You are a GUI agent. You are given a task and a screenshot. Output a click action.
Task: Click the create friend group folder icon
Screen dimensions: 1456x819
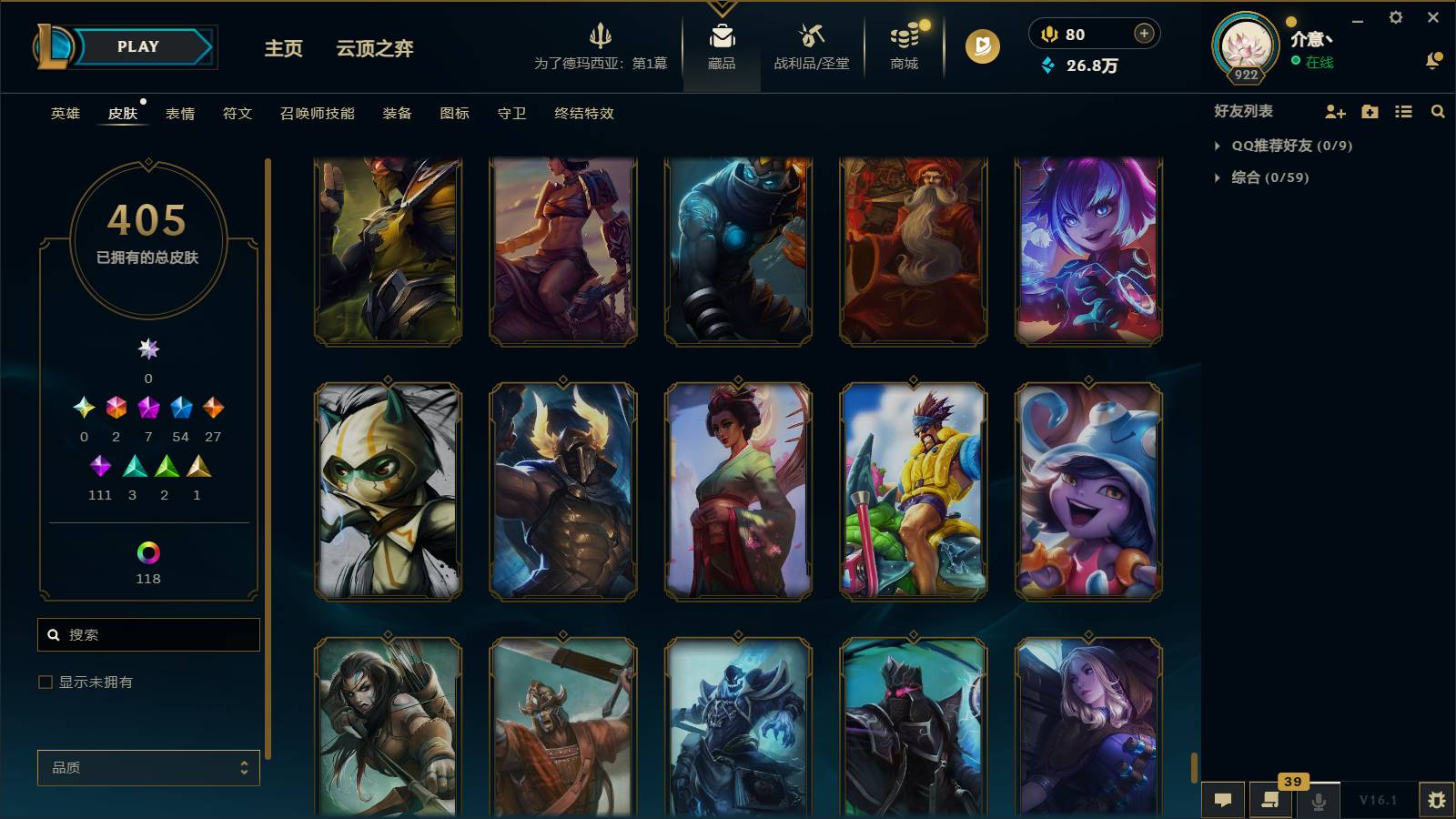click(x=1369, y=112)
